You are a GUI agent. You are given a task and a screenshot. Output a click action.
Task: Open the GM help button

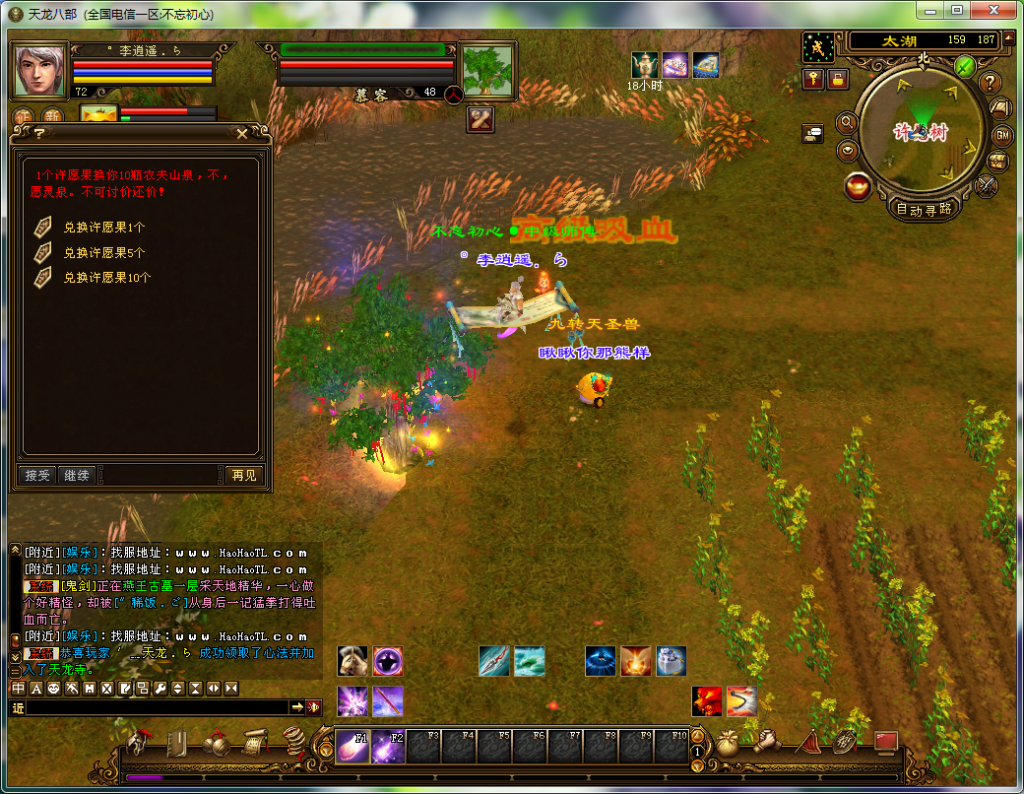click(1001, 135)
